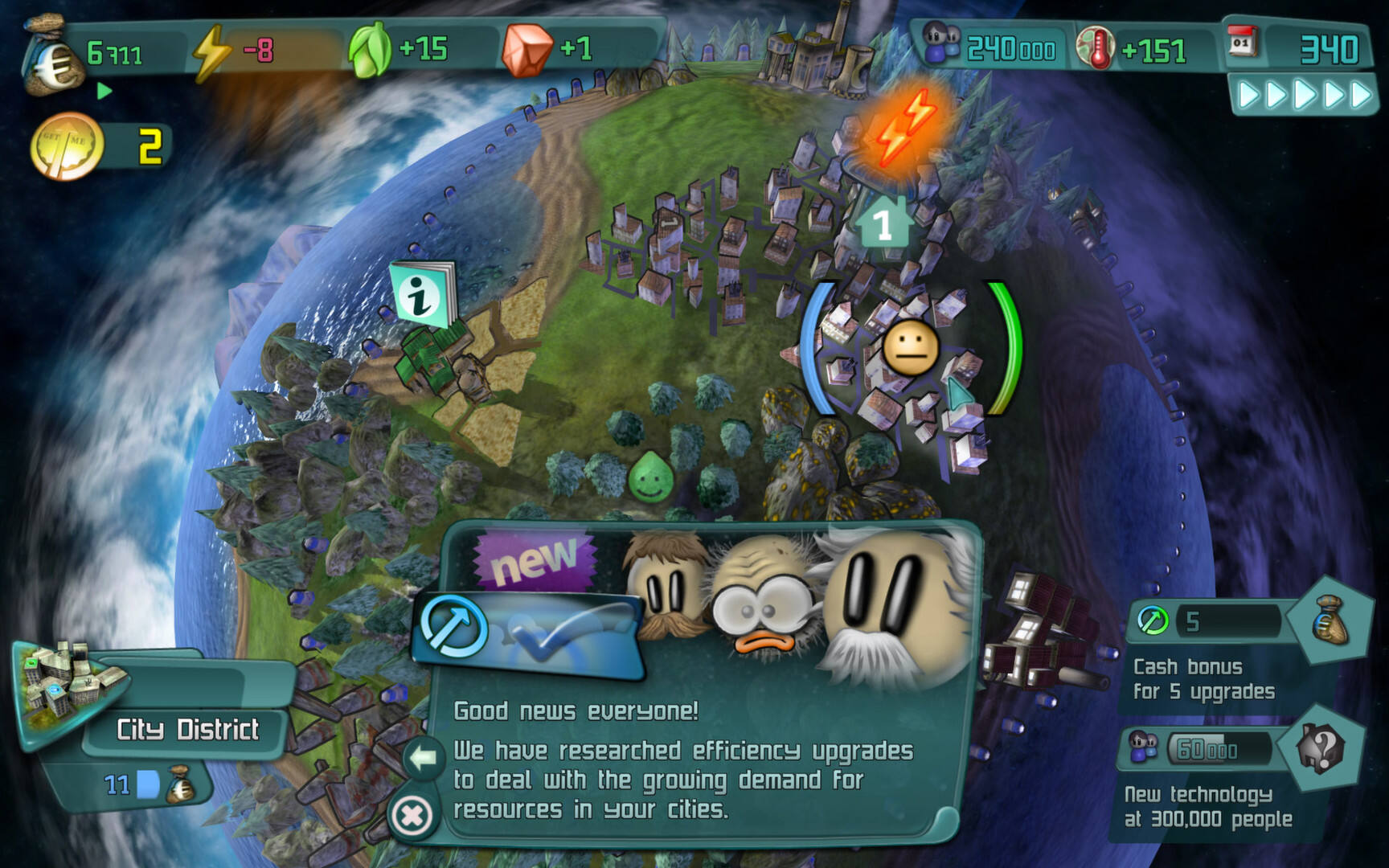The width and height of the screenshot is (1389, 868).
Task: Open the new technology question mark goal
Action: point(1322,749)
